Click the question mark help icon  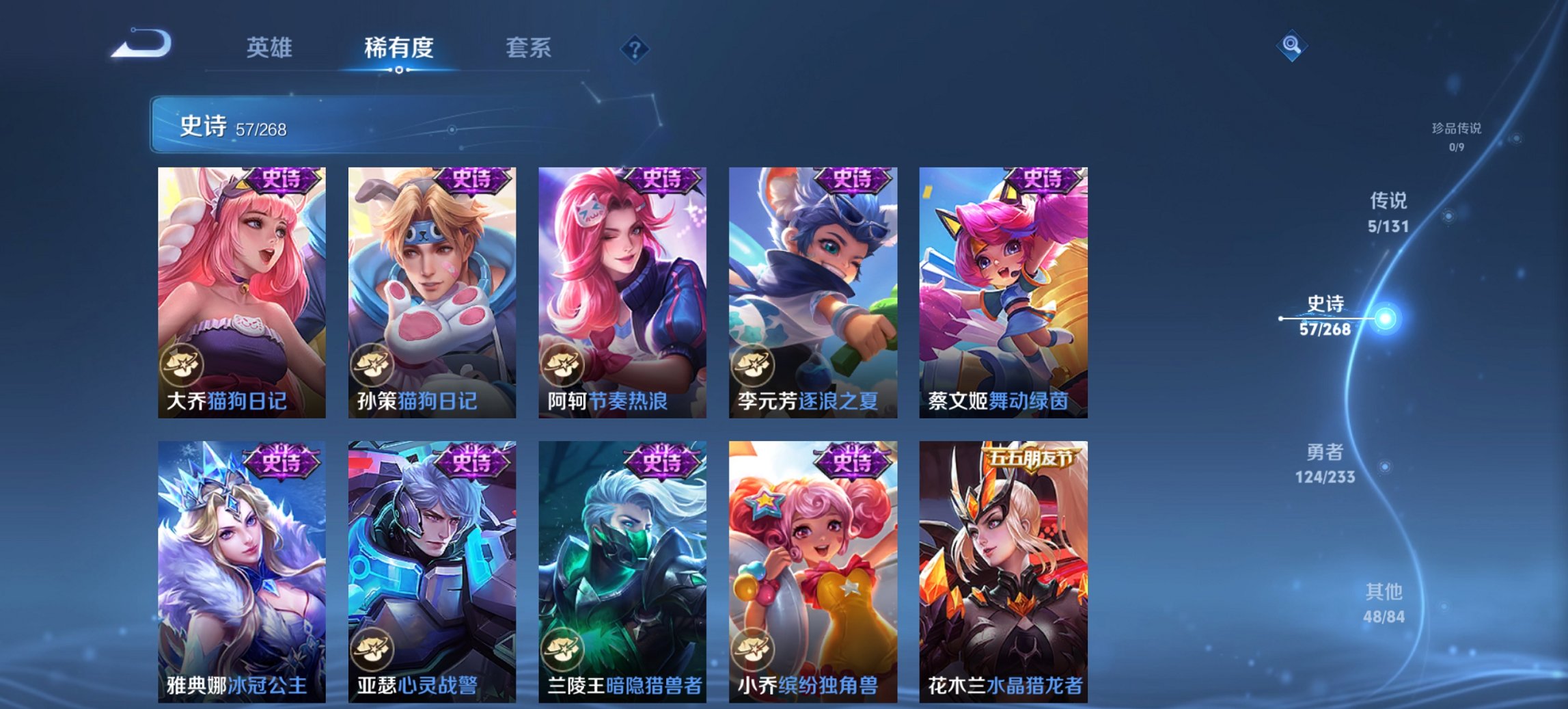635,49
